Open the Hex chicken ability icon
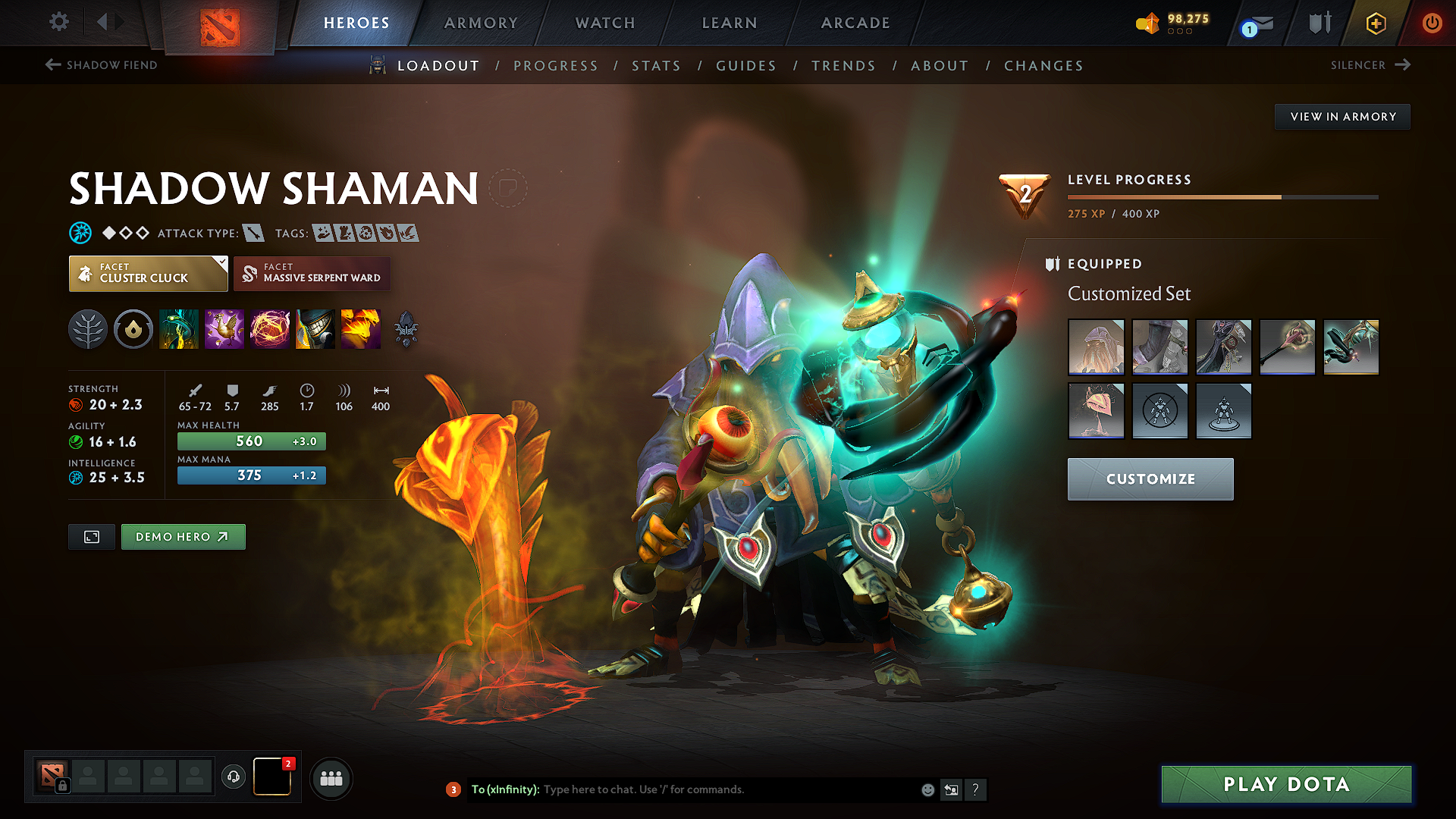1456x819 pixels. pyautogui.click(x=224, y=329)
